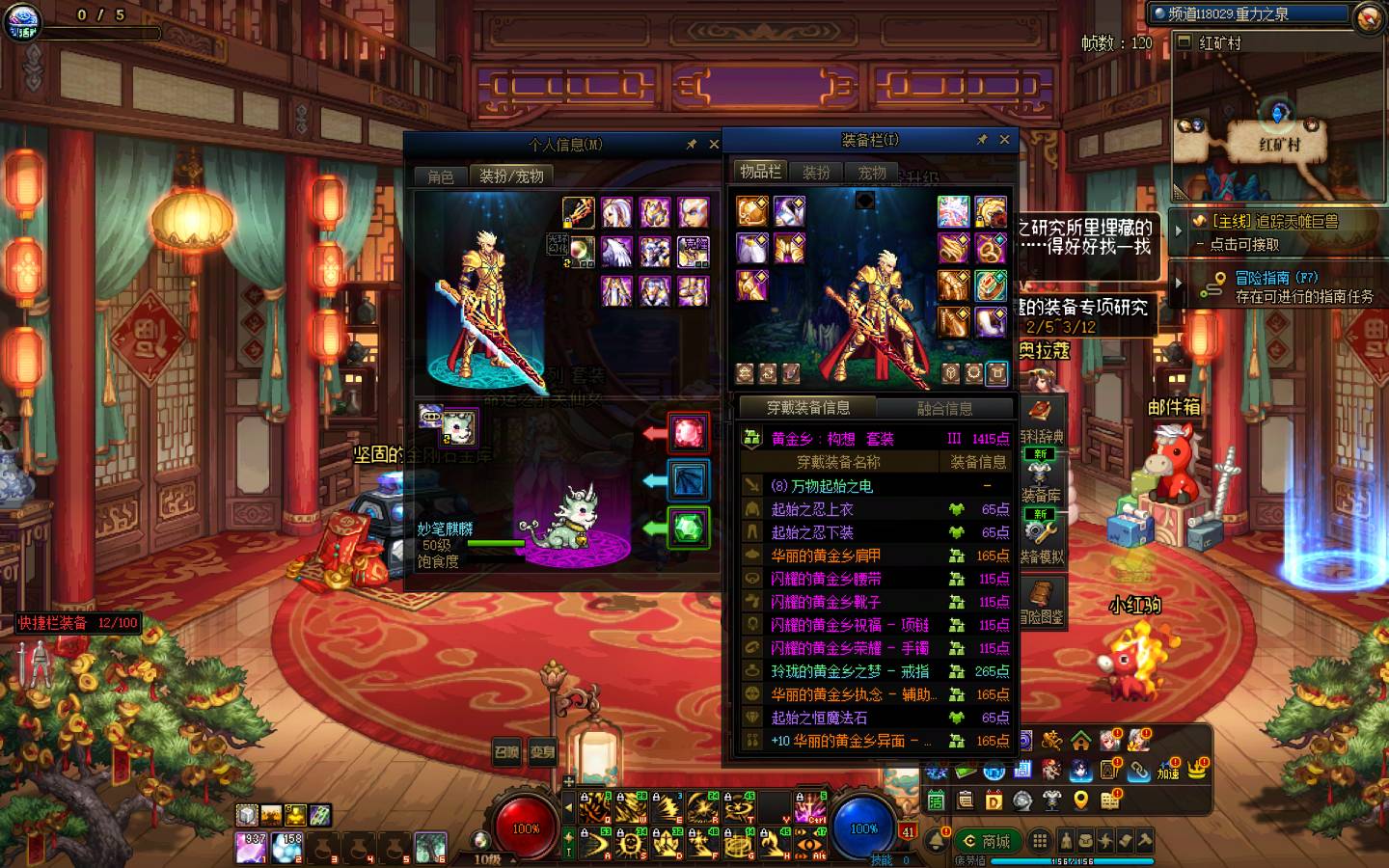The image size is (1389, 868).
Task: Close the 装备栏 equipment window
Action: coord(1004,140)
